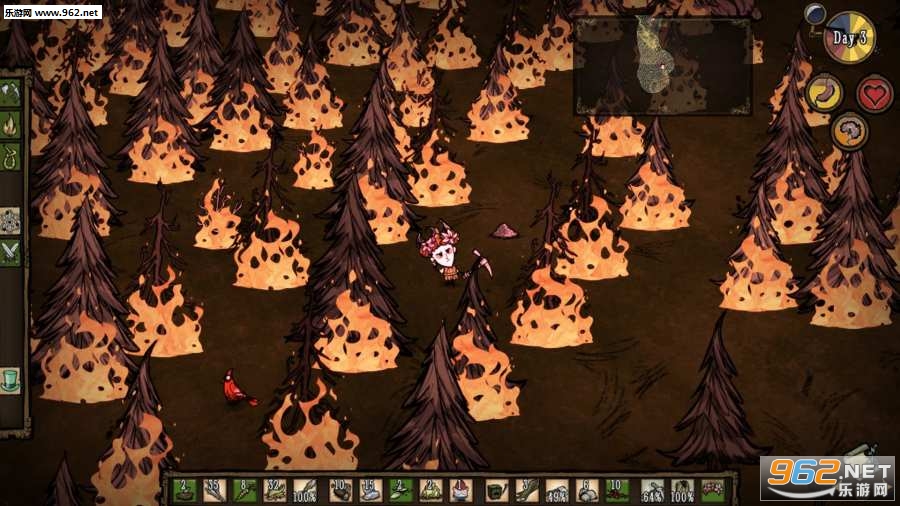Click the minimap overlay
Viewport: 900px width, 506px height.
click(662, 66)
